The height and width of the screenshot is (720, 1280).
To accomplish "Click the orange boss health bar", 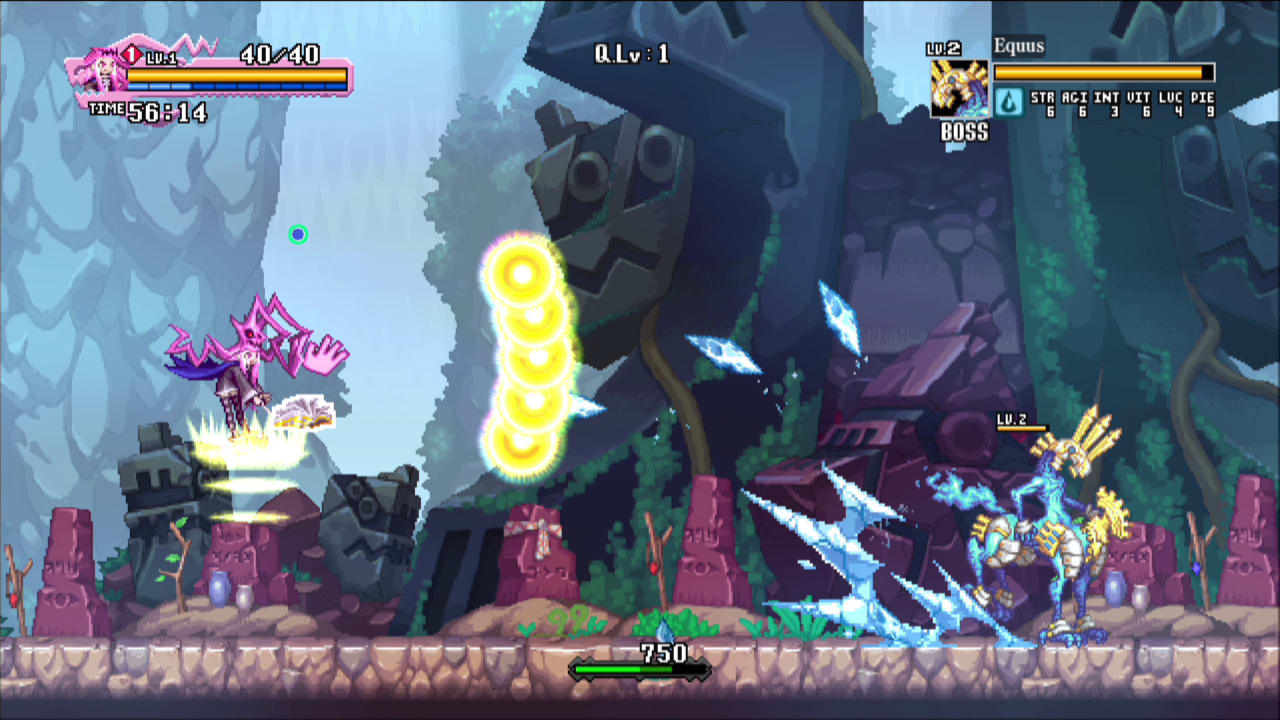I will point(1100,72).
